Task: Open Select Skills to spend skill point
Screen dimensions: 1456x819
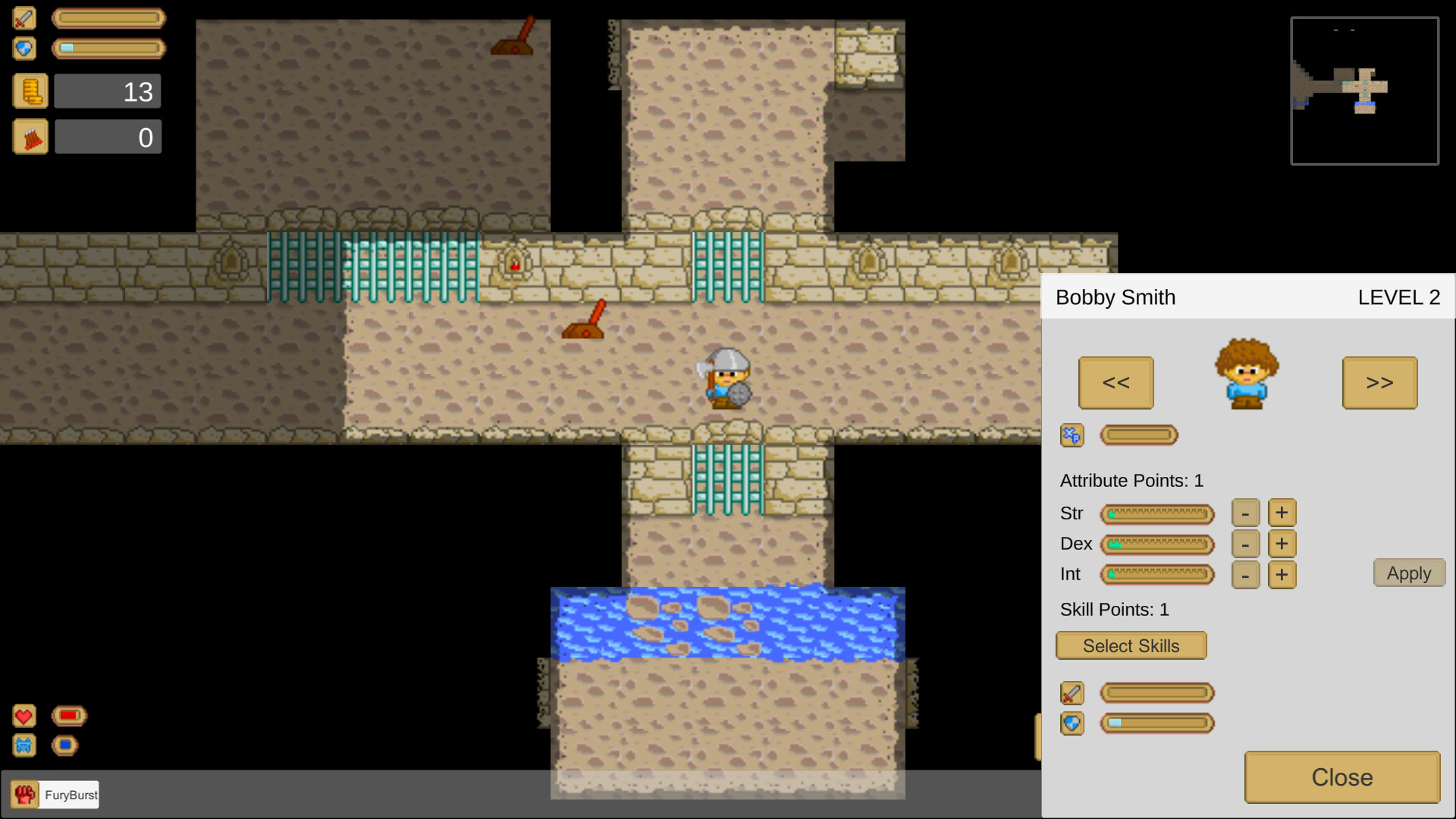Action: tap(1131, 645)
